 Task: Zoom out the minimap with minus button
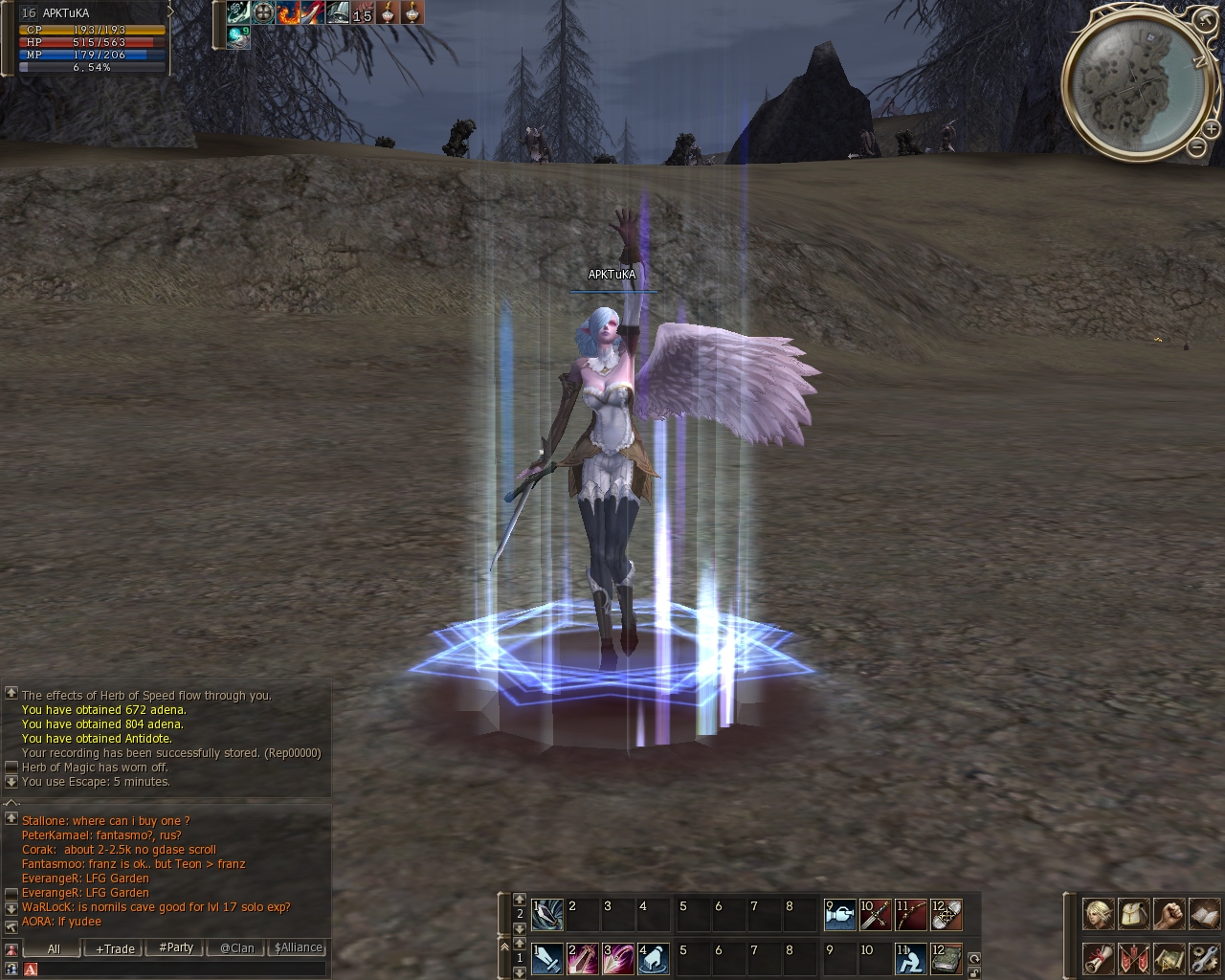pos(1197,147)
